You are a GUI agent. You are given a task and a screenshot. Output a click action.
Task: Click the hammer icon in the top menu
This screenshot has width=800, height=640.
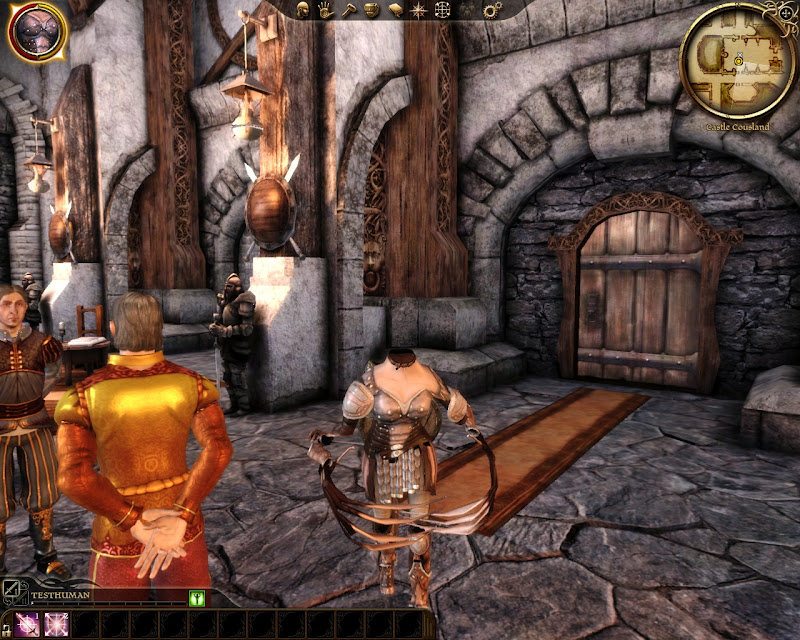point(348,10)
